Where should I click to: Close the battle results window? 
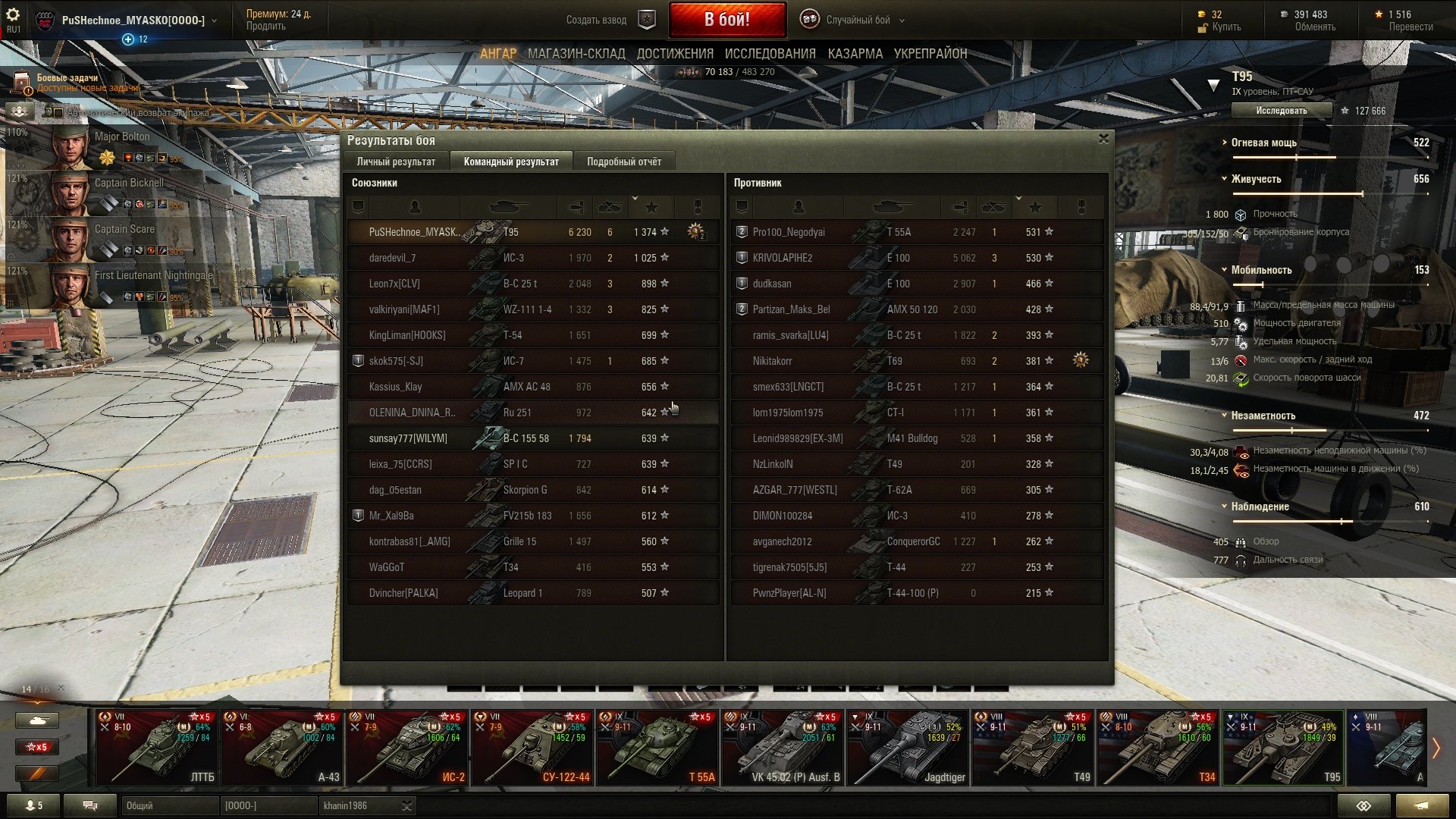click(1103, 139)
